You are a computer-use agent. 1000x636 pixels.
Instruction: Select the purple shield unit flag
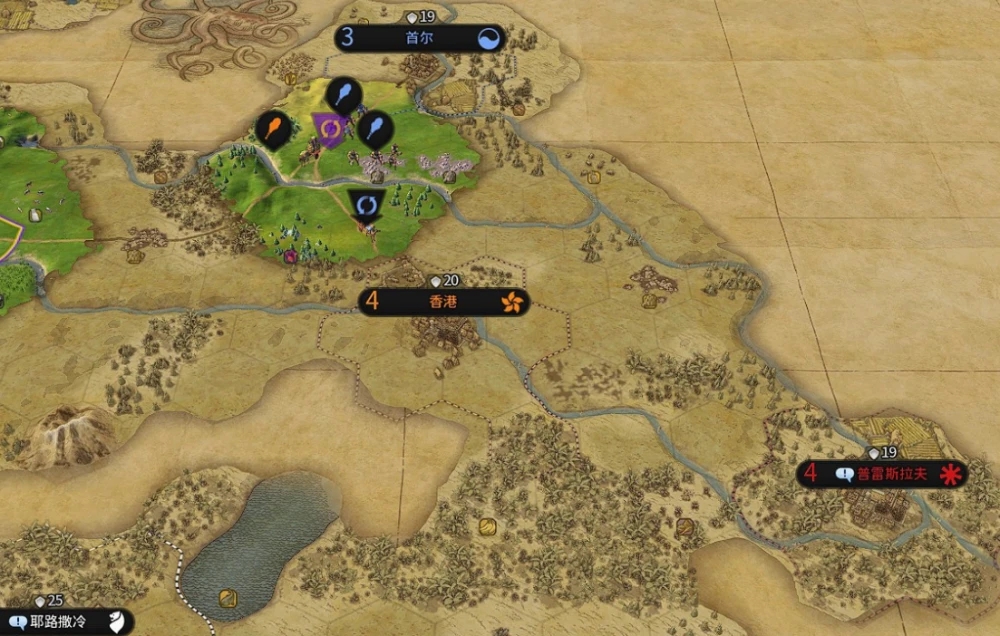(x=330, y=127)
